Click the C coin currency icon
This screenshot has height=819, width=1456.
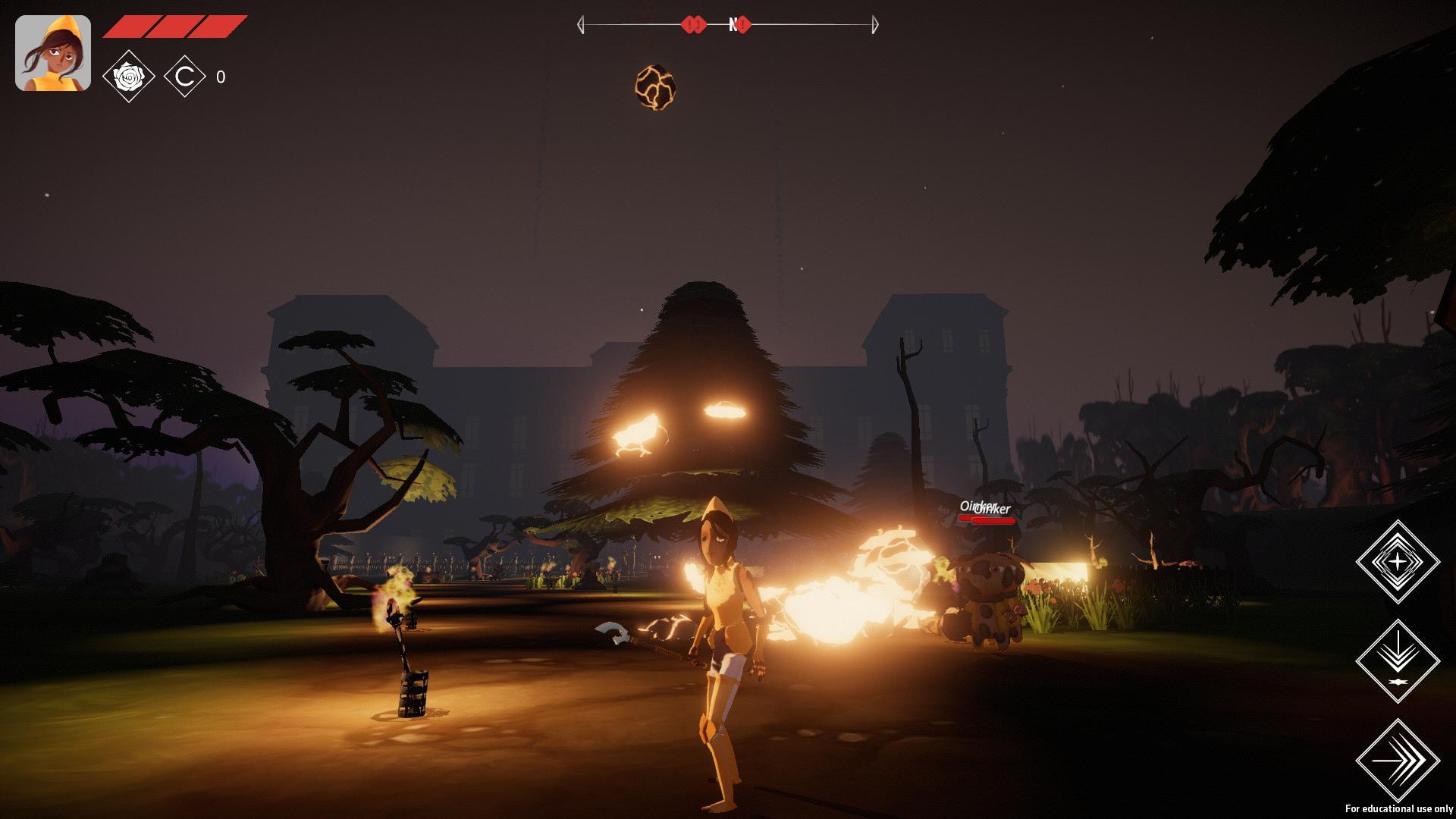click(x=185, y=77)
